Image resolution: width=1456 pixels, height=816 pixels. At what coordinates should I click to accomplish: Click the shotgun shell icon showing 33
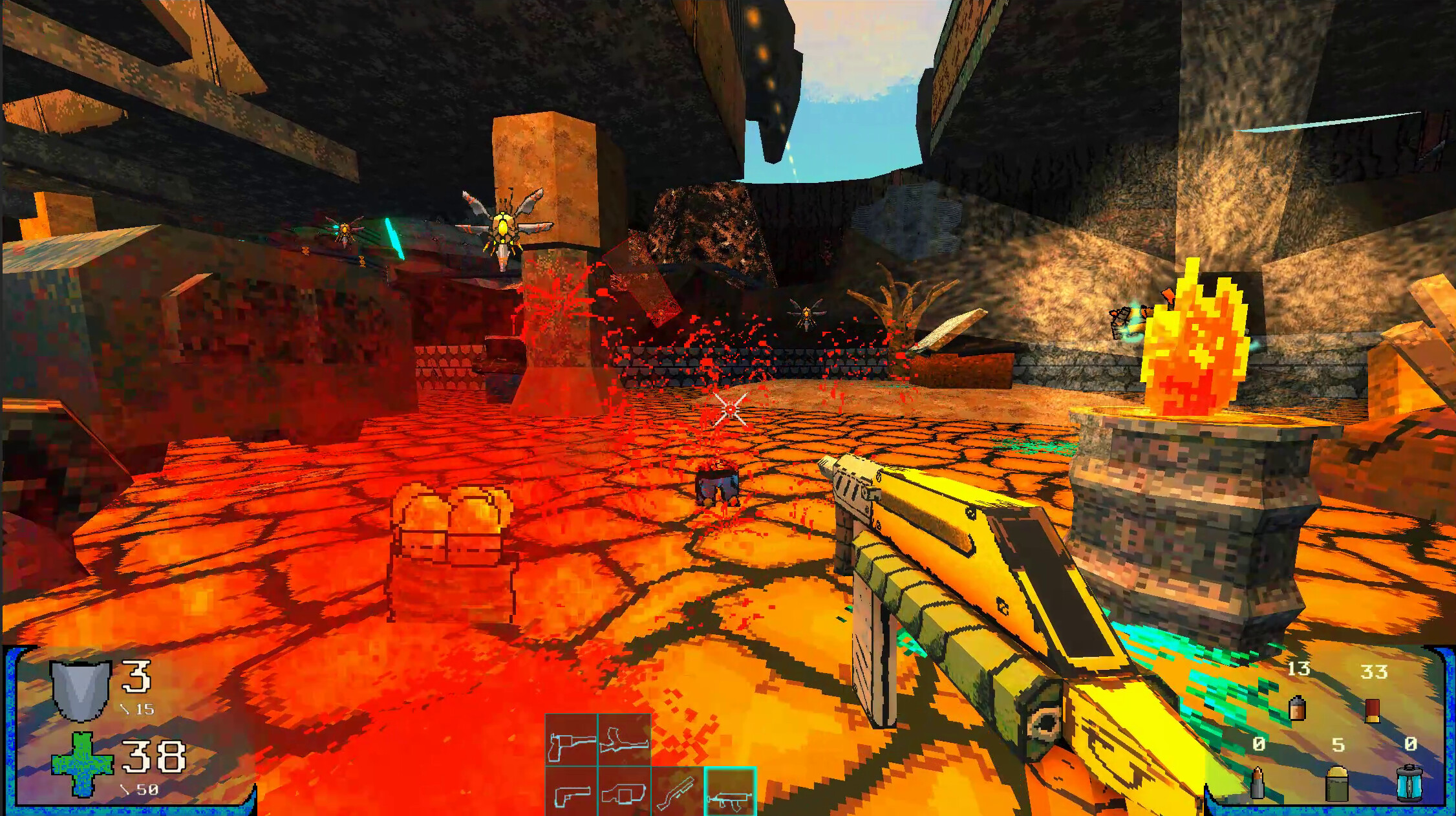coord(1371,711)
